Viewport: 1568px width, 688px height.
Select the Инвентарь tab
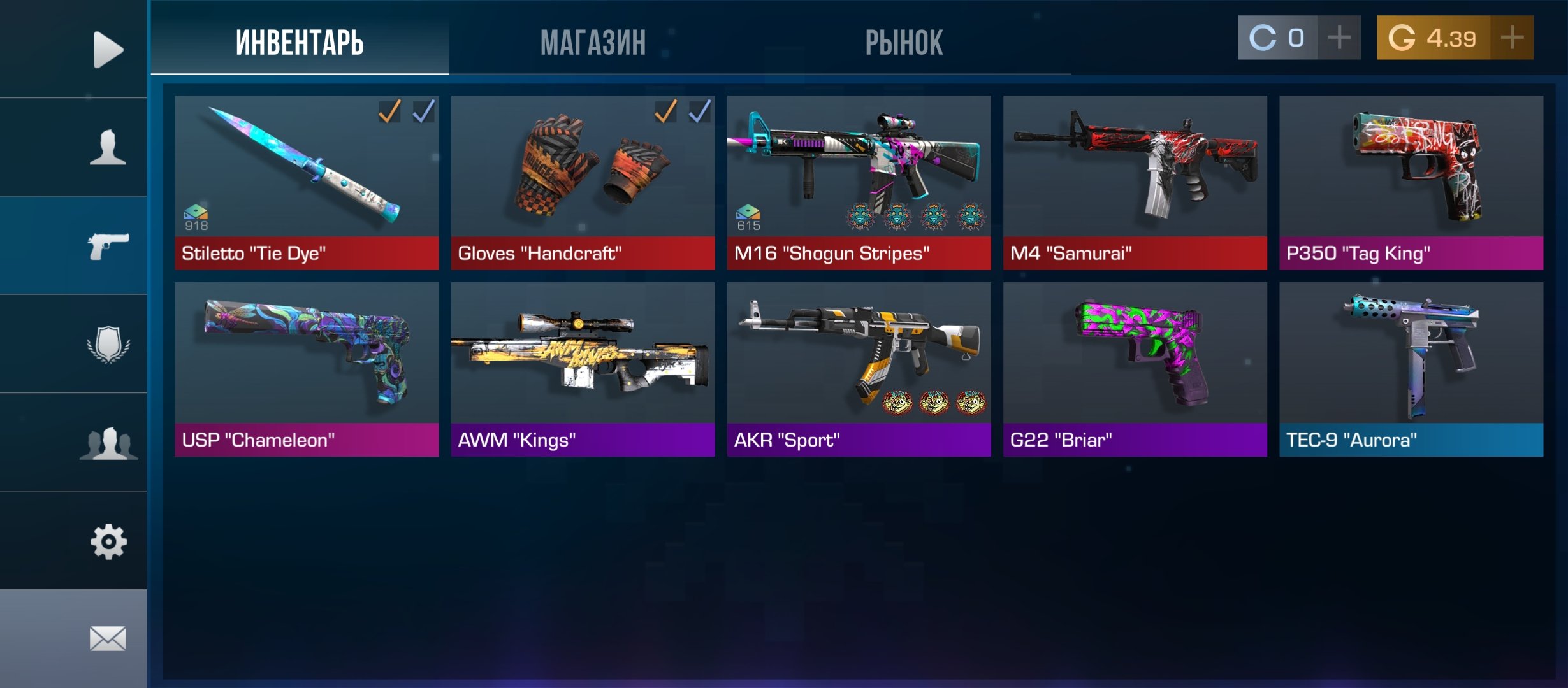(x=300, y=42)
